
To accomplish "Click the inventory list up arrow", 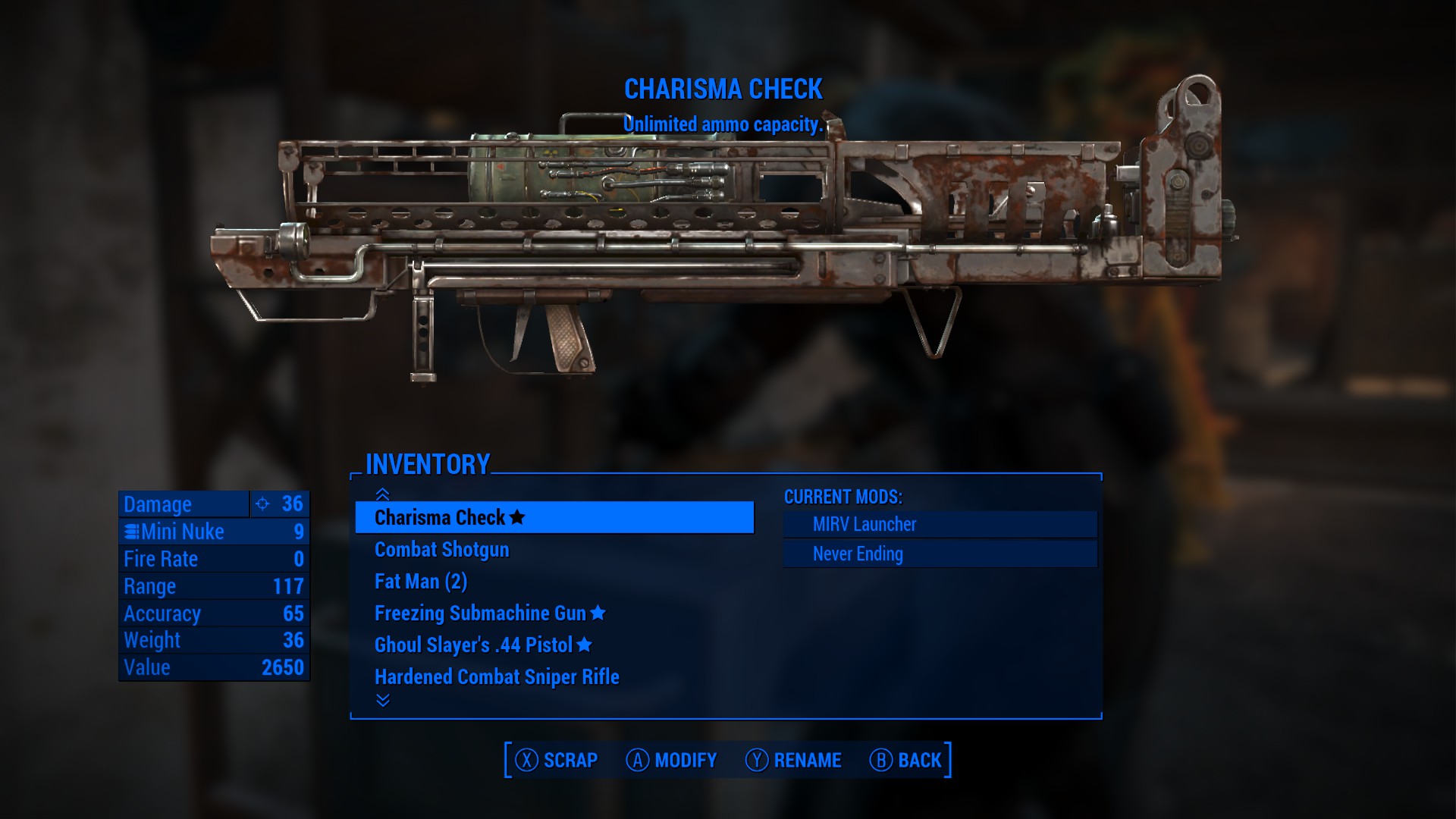I will [383, 494].
